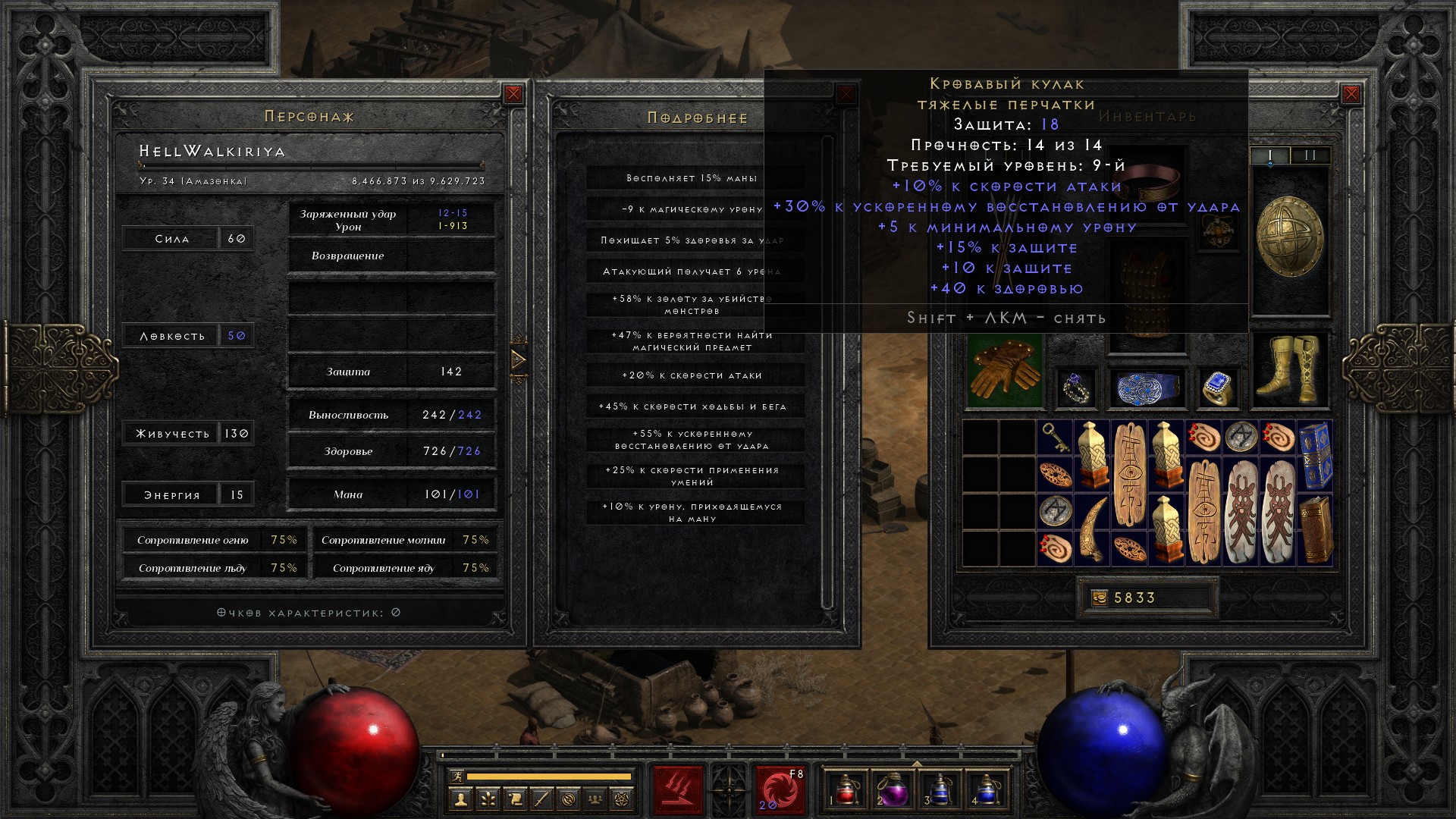Click the gold amount button

(x=1100, y=598)
